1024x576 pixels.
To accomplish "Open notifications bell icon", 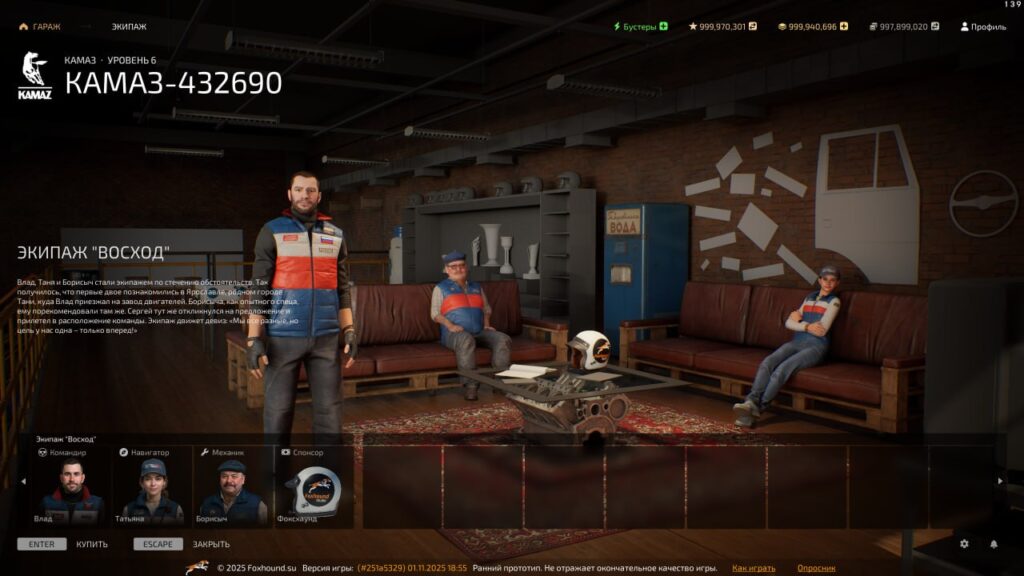I will click(994, 544).
